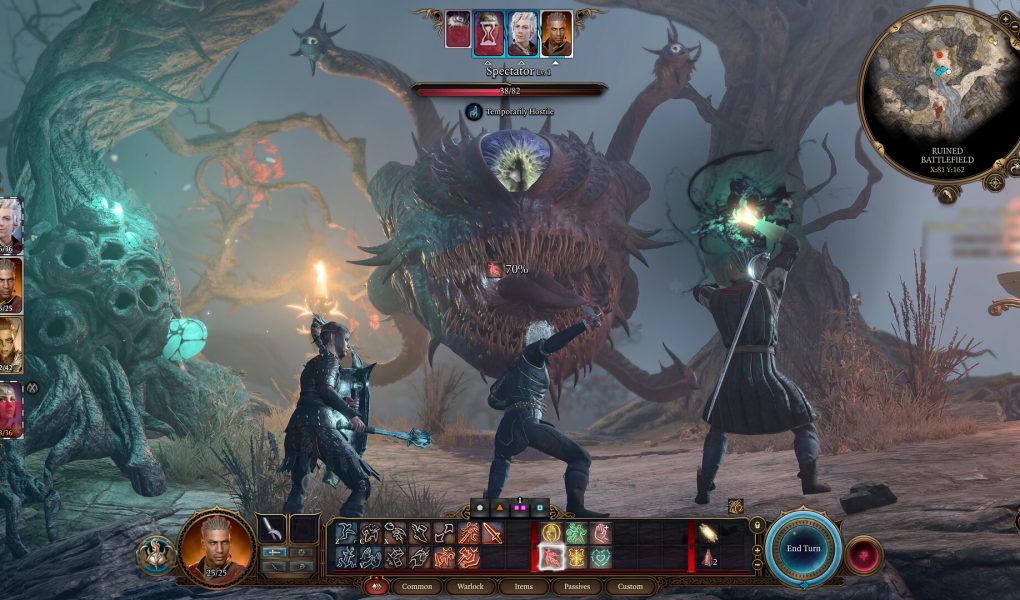Select the hourglass portrait in turn order
Screen dimensions: 1020x600
(x=488, y=34)
